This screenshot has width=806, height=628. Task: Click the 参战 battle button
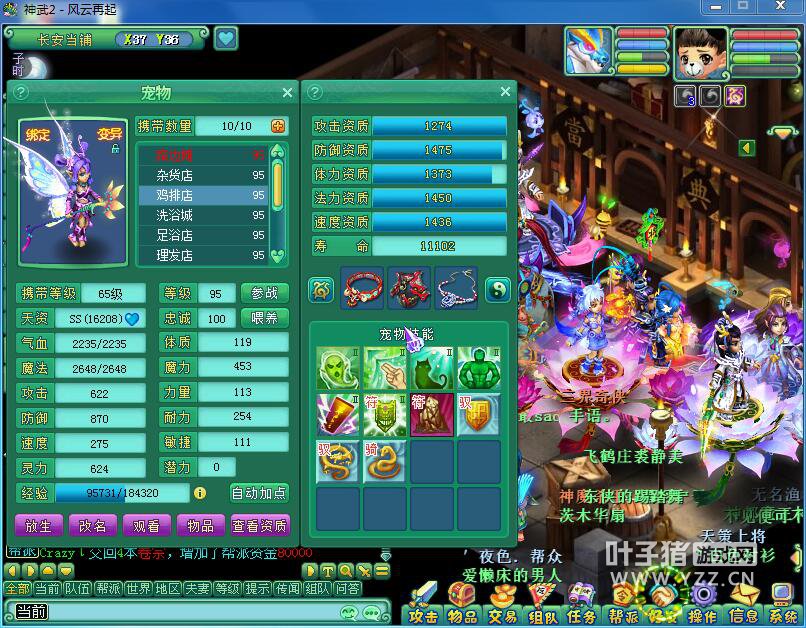pyautogui.click(x=265, y=293)
